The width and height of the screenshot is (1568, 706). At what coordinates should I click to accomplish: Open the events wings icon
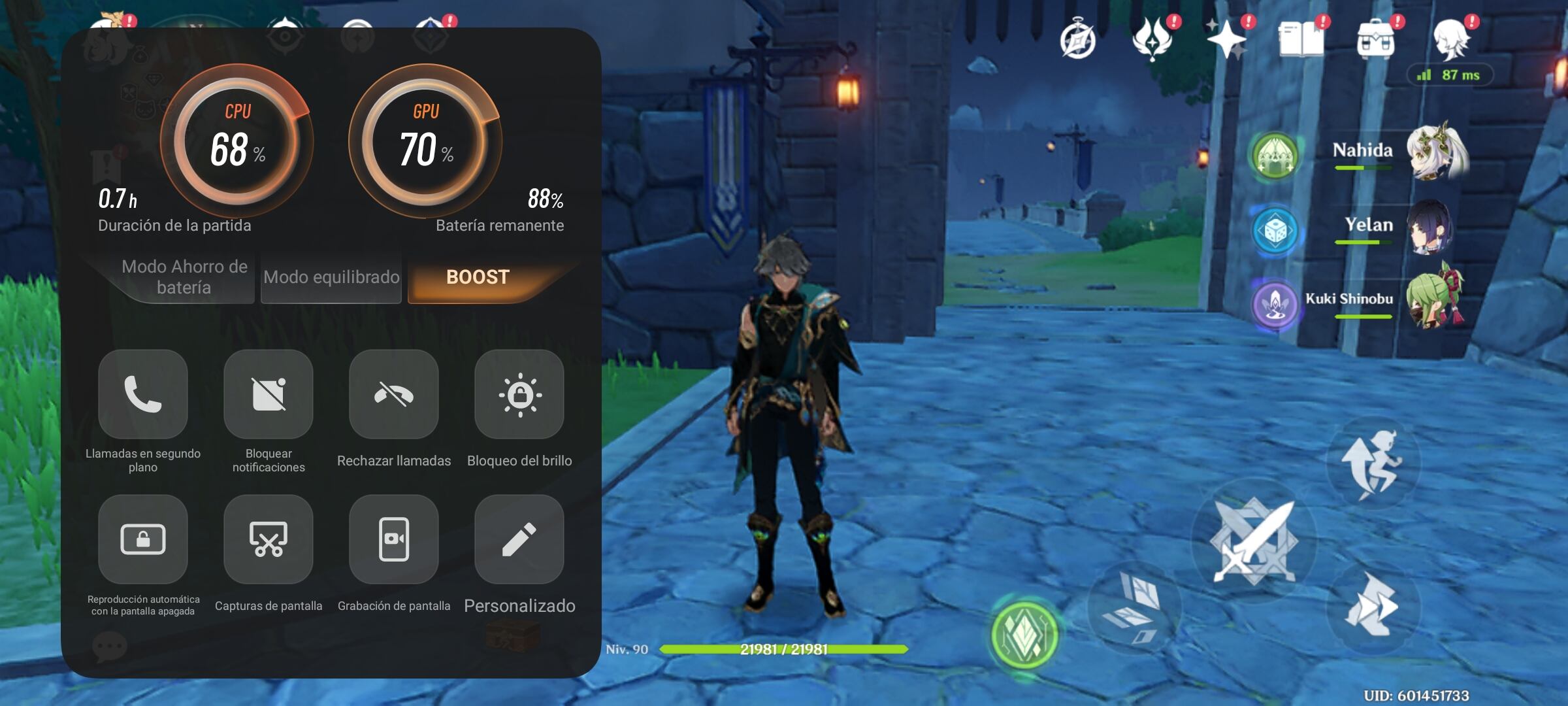point(1153,41)
